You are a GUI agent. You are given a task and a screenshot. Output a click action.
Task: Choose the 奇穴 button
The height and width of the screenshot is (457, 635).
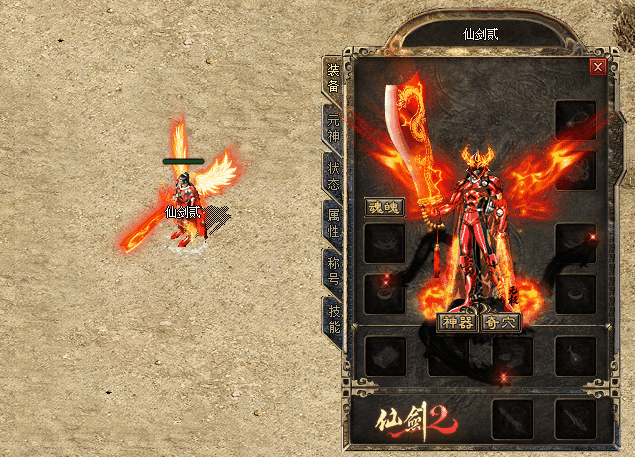pyautogui.click(x=500, y=322)
